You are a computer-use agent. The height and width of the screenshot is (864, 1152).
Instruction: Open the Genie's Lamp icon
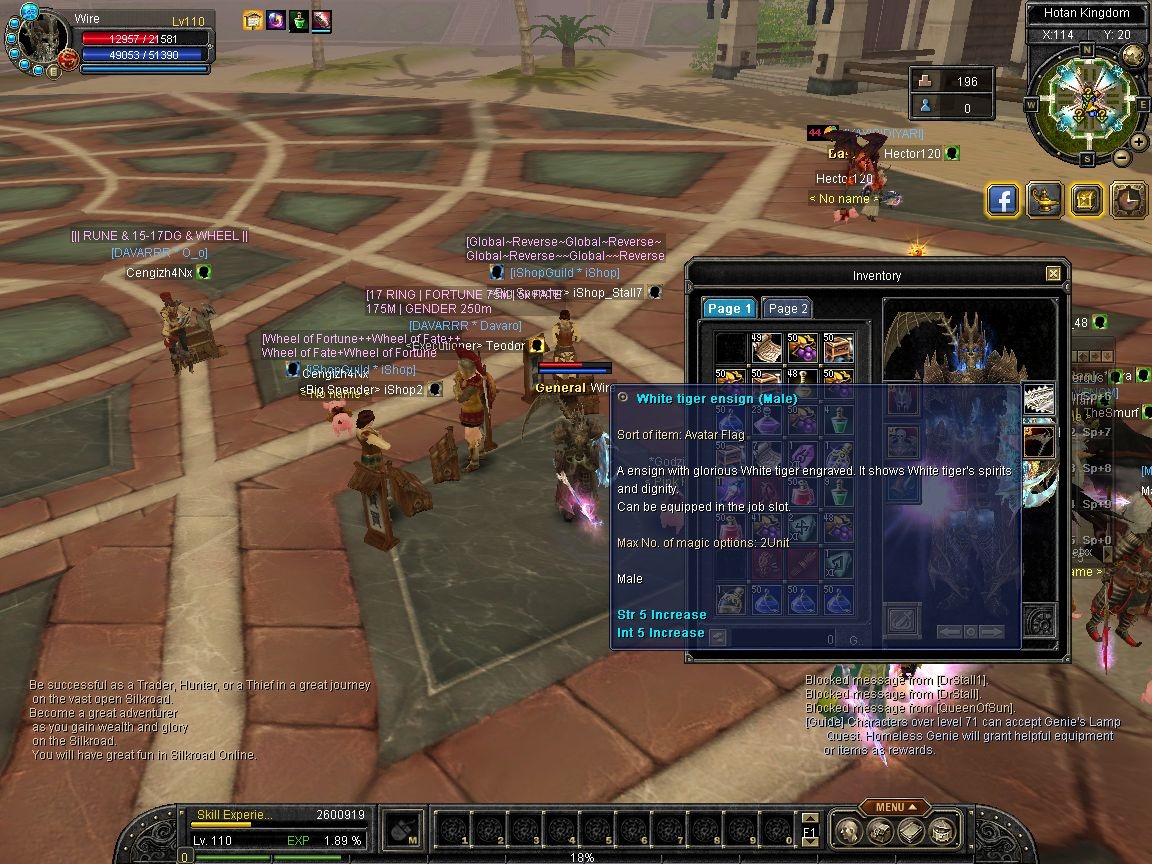point(1044,200)
